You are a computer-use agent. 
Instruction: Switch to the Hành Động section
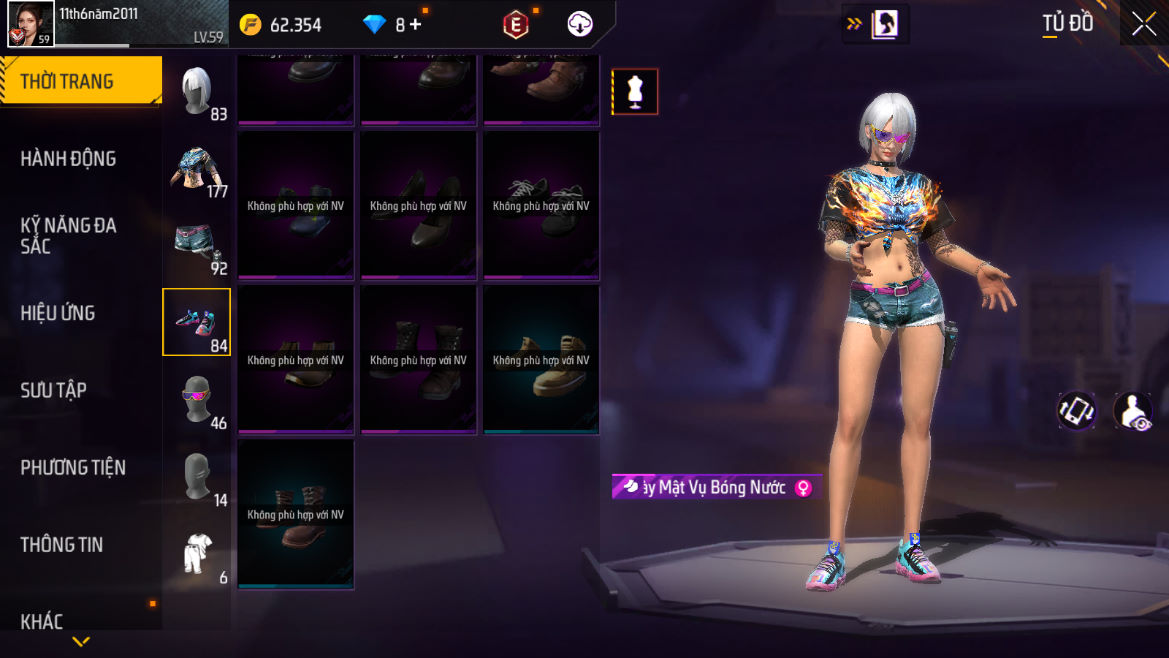coord(68,158)
